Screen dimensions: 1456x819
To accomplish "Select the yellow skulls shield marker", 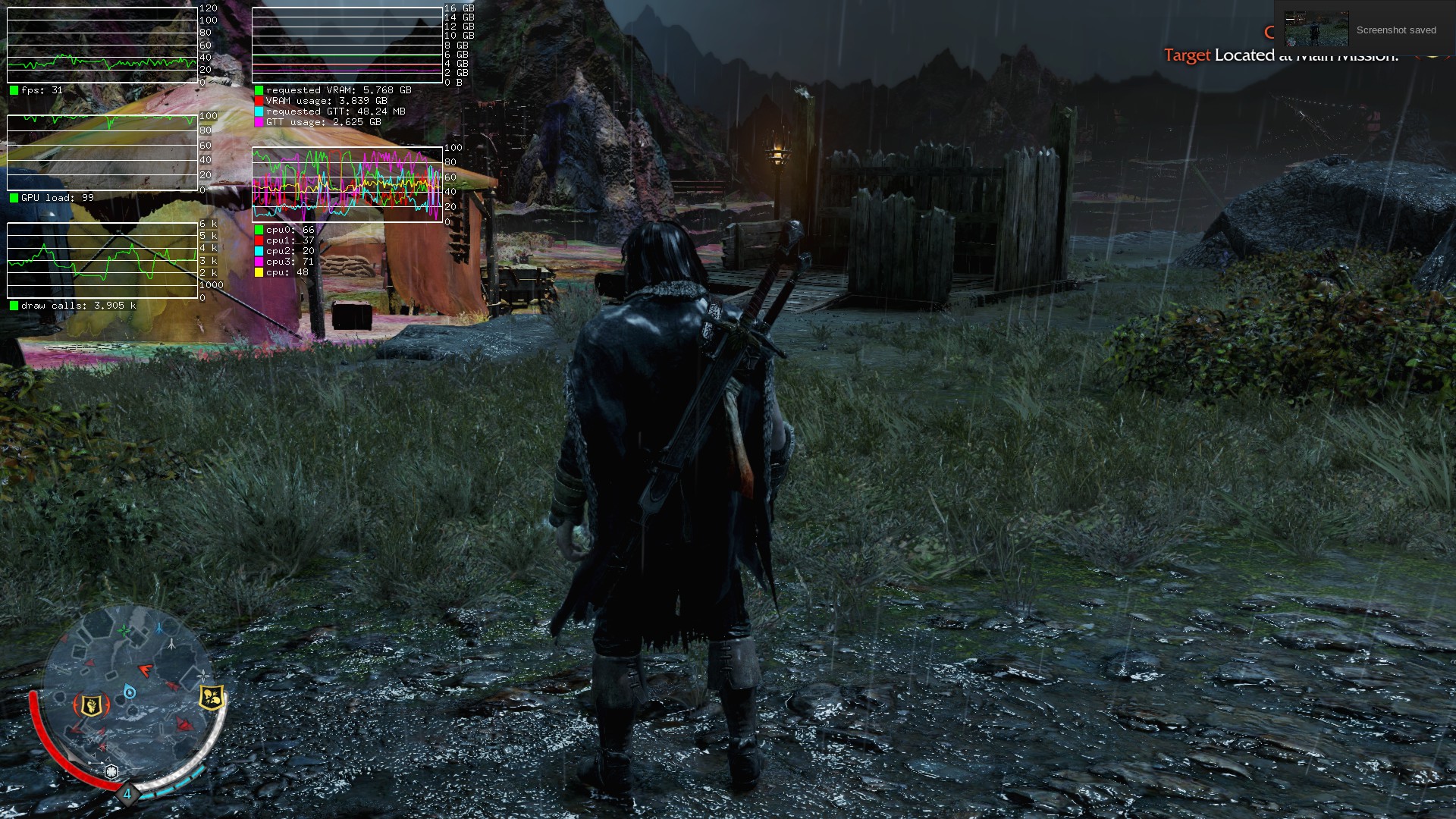I will coord(212,697).
